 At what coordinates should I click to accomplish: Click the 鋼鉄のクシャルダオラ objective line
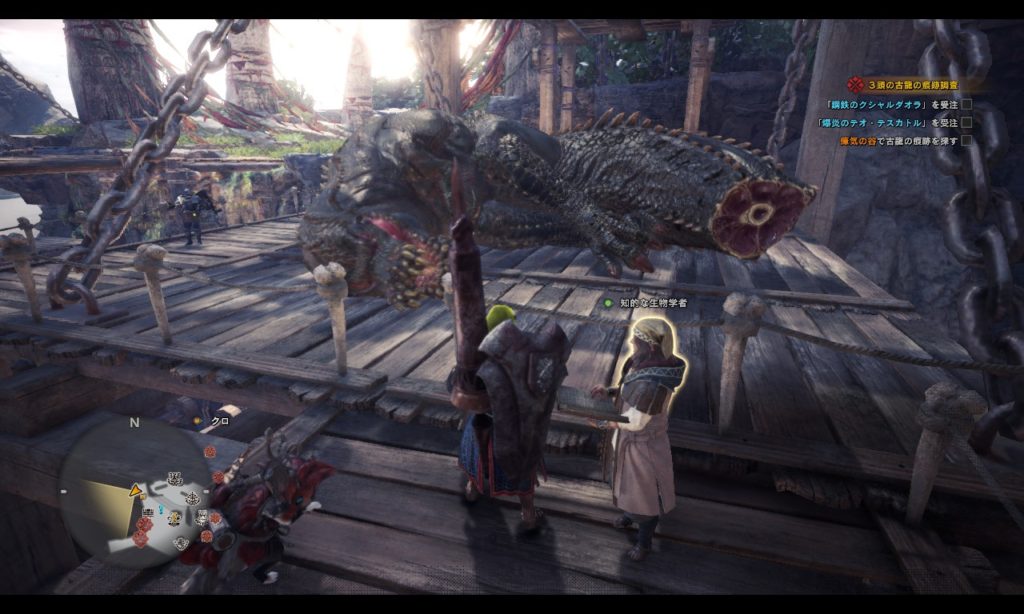coord(887,104)
